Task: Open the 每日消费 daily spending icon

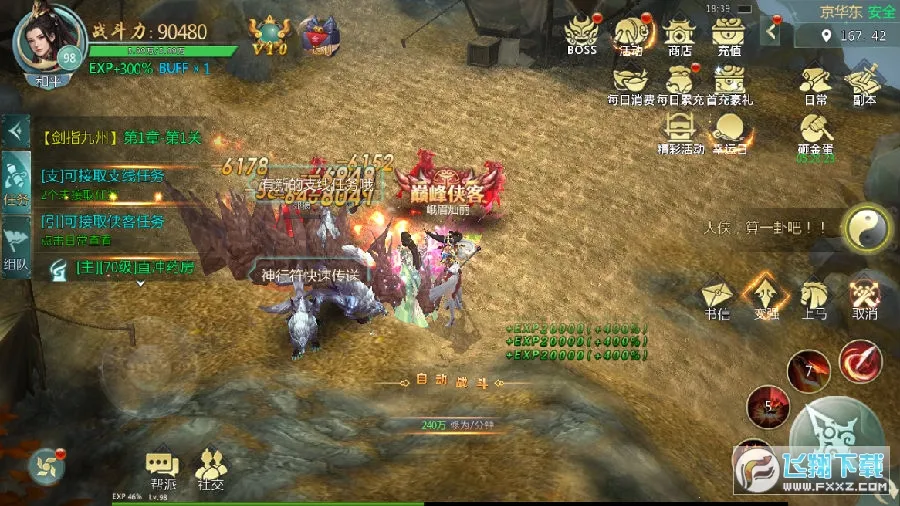Action: [631, 79]
